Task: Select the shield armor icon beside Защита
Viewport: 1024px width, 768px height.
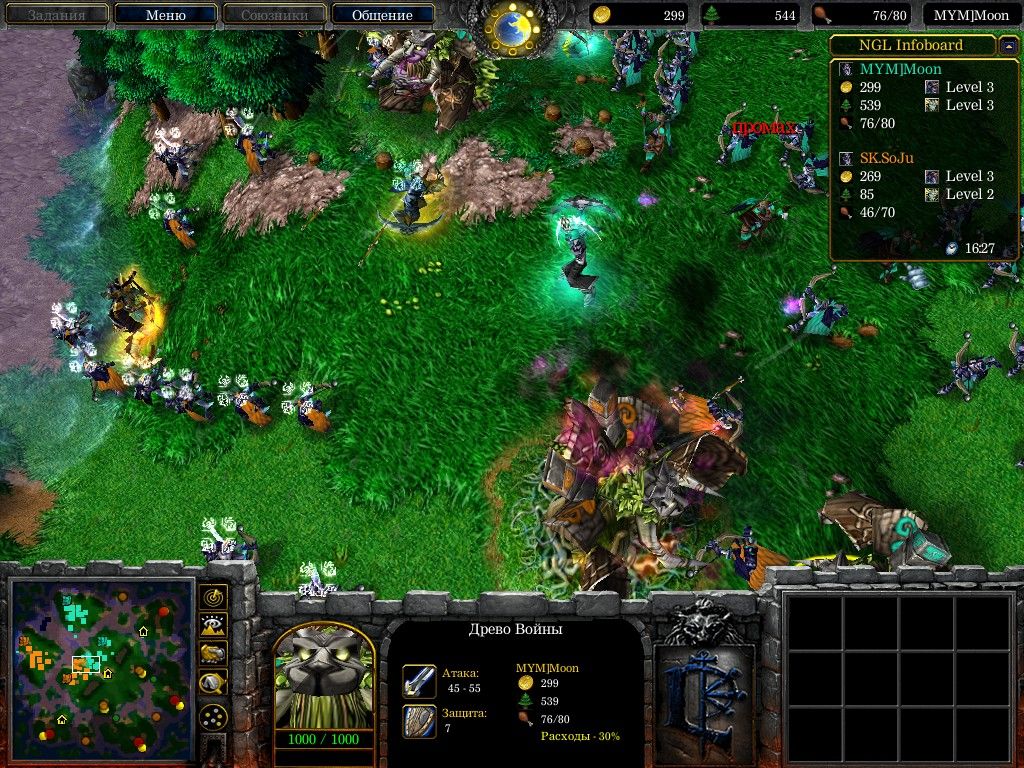Action: pos(419,721)
